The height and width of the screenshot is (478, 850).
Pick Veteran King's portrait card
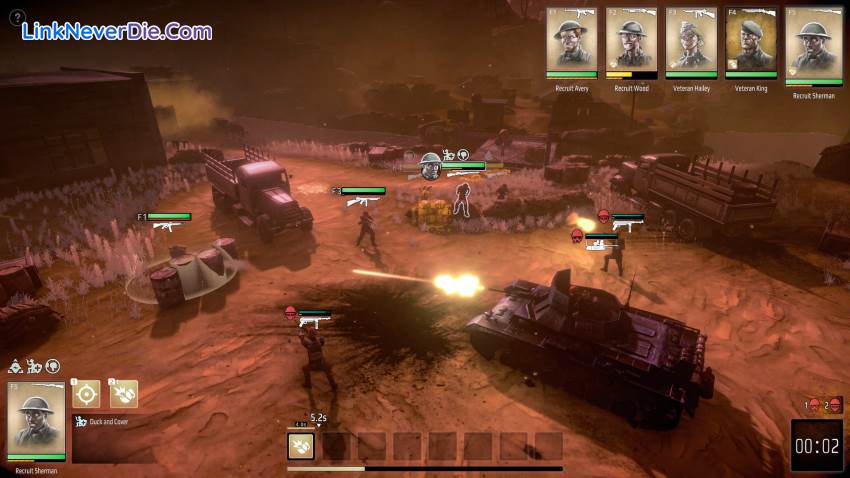(x=752, y=41)
